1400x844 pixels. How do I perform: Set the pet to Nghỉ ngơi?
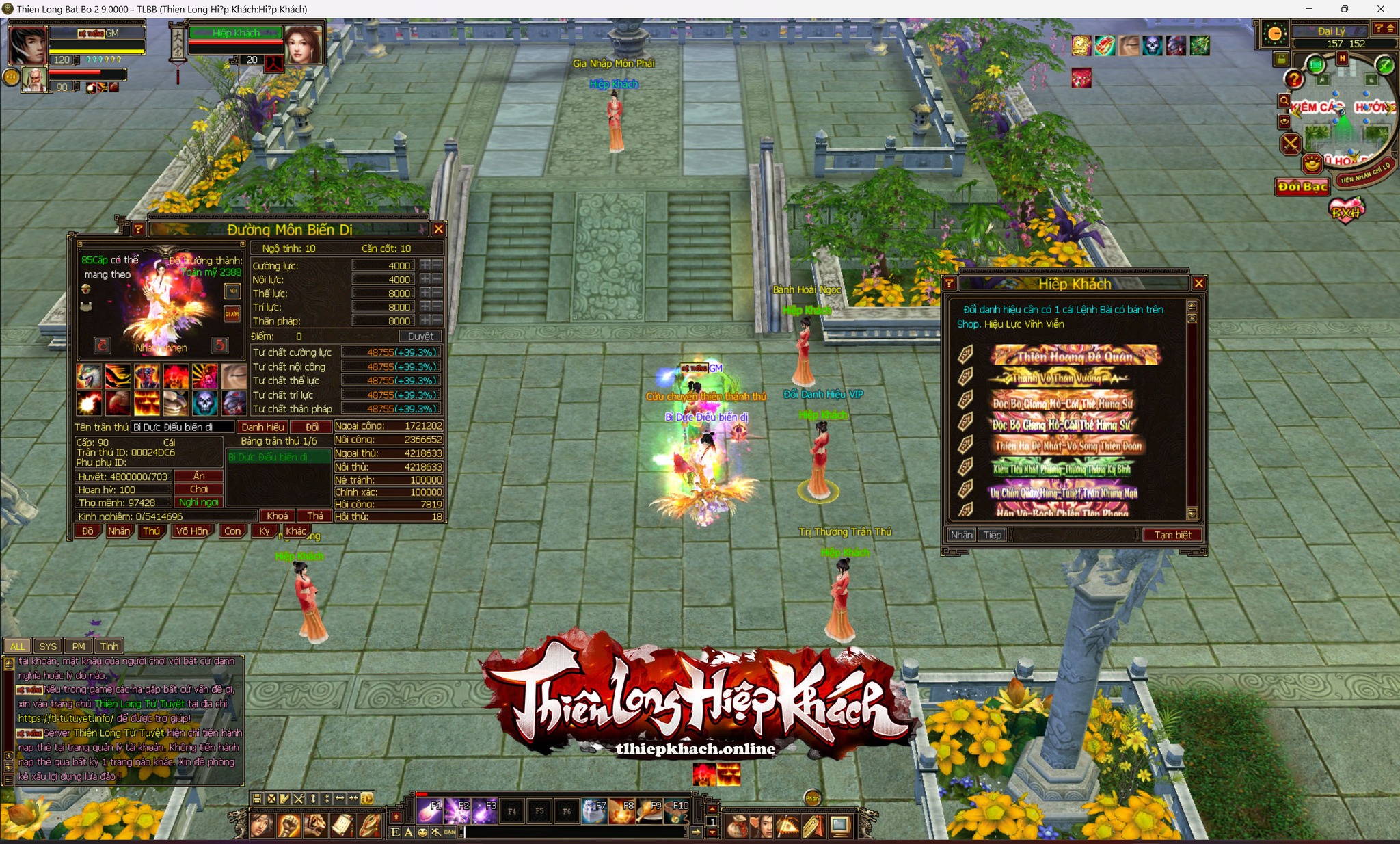(199, 502)
